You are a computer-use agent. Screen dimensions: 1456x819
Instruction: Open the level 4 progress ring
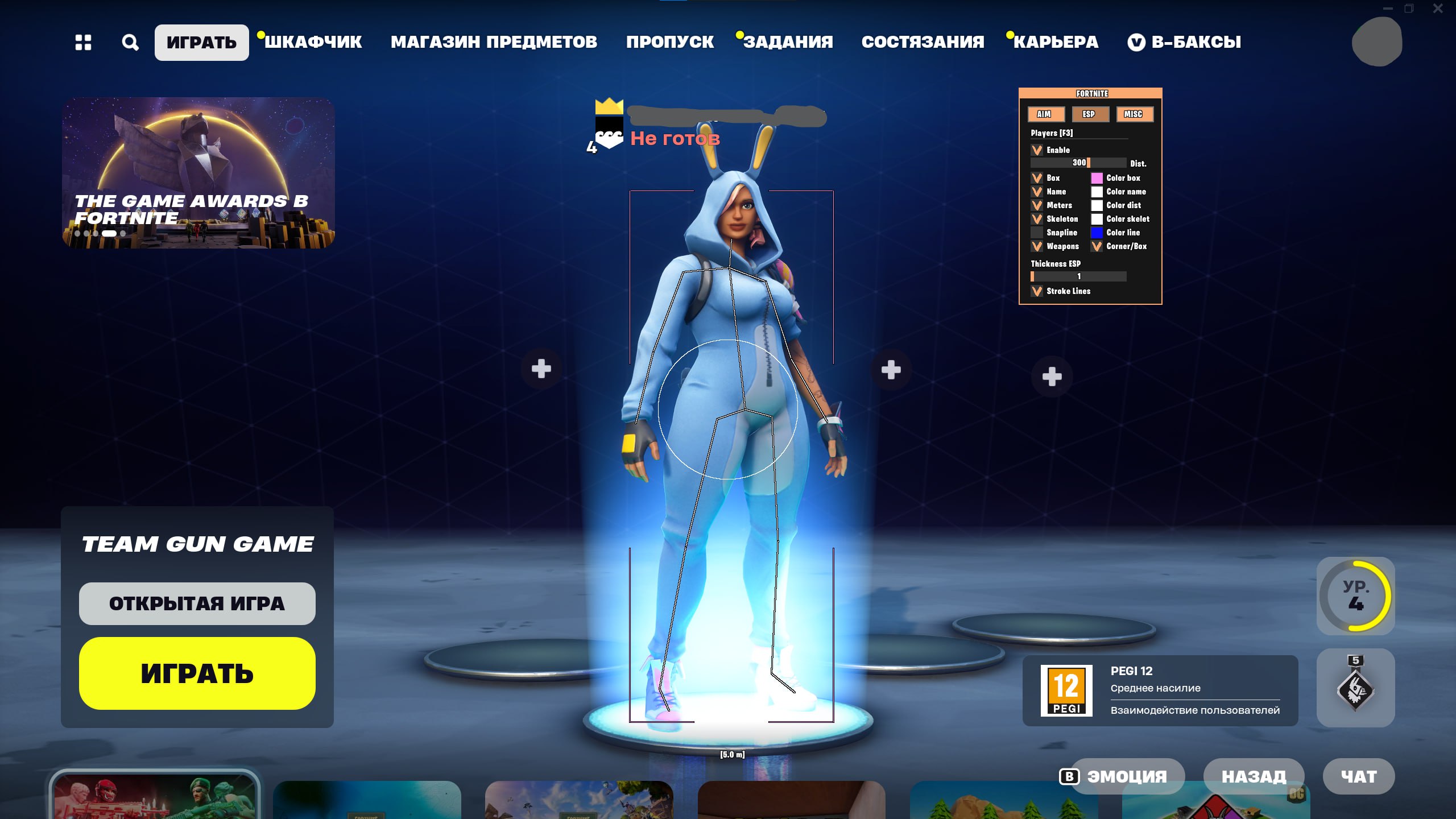[1355, 596]
